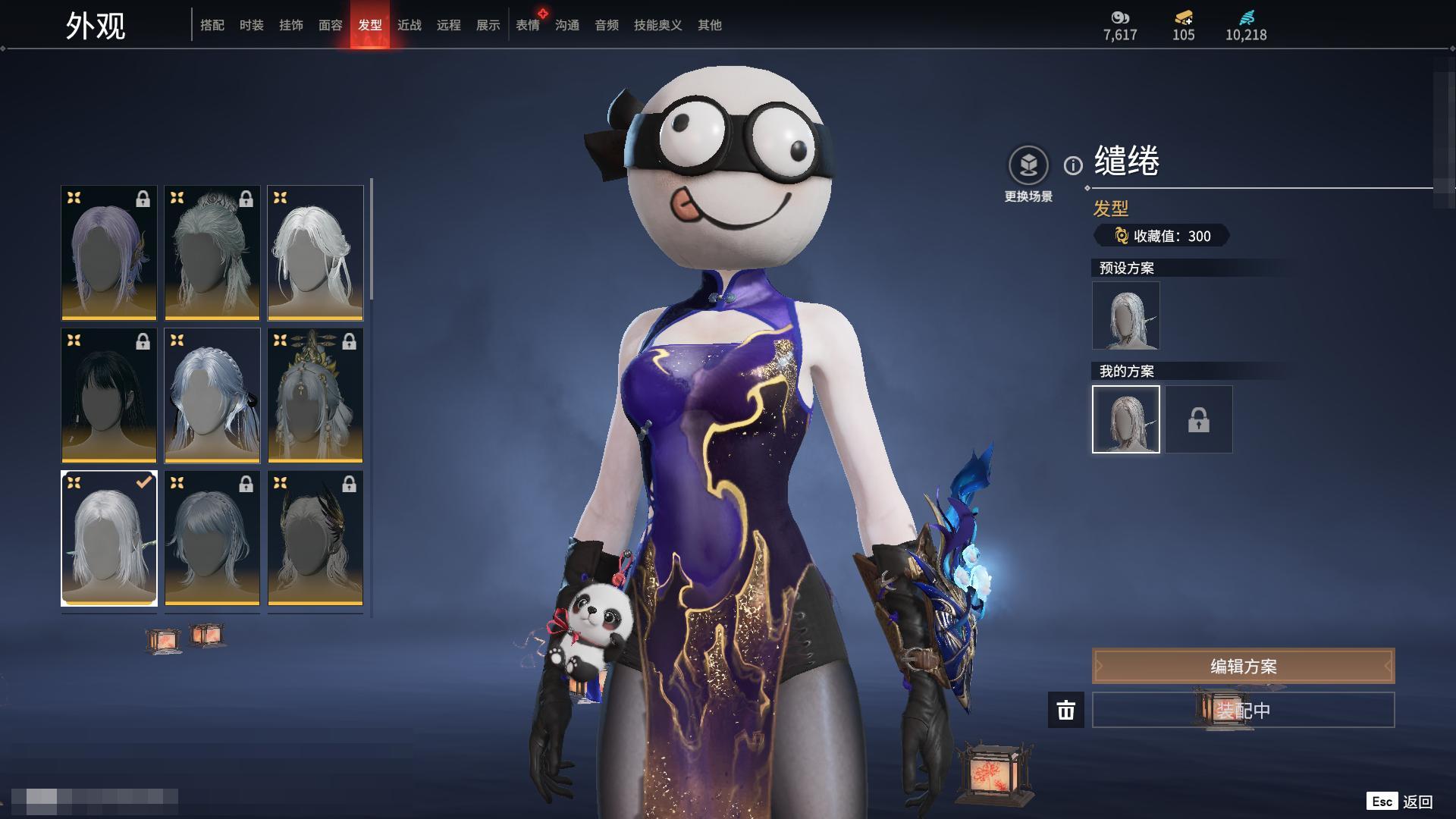
Task: Switch to the 远程 ranged tab
Action: point(449,25)
